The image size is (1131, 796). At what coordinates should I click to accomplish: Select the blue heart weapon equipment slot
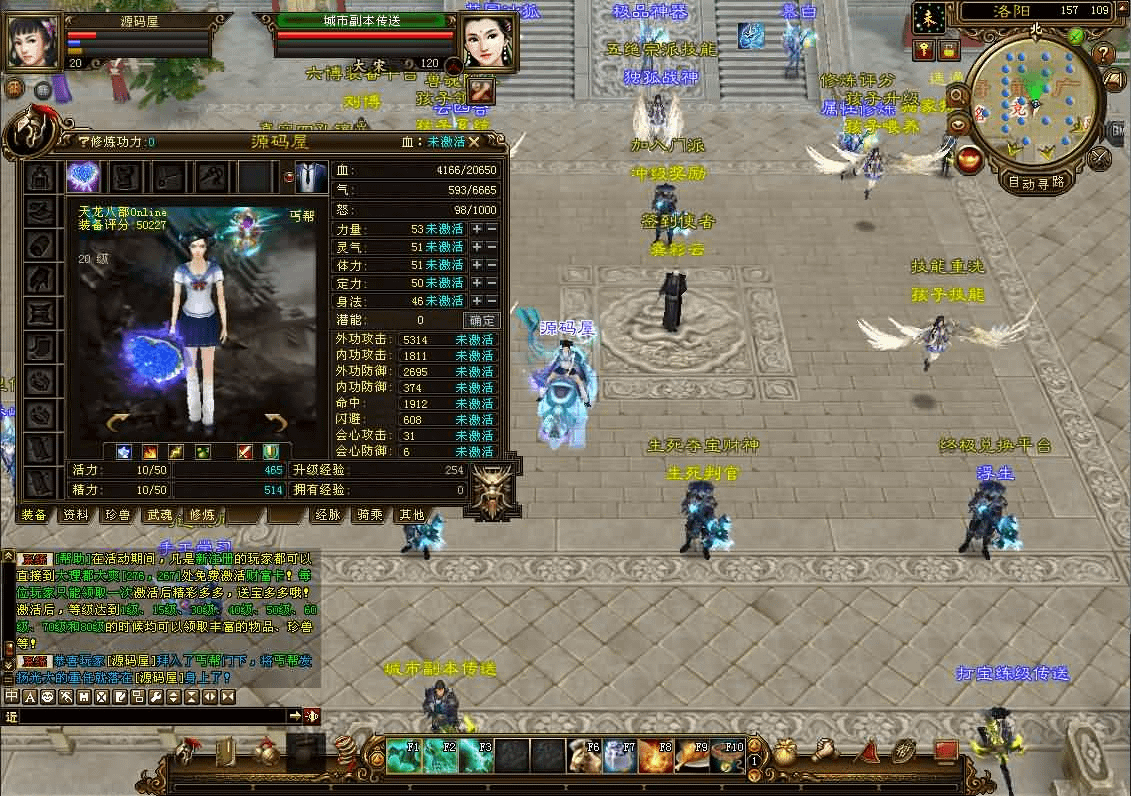[x=82, y=177]
